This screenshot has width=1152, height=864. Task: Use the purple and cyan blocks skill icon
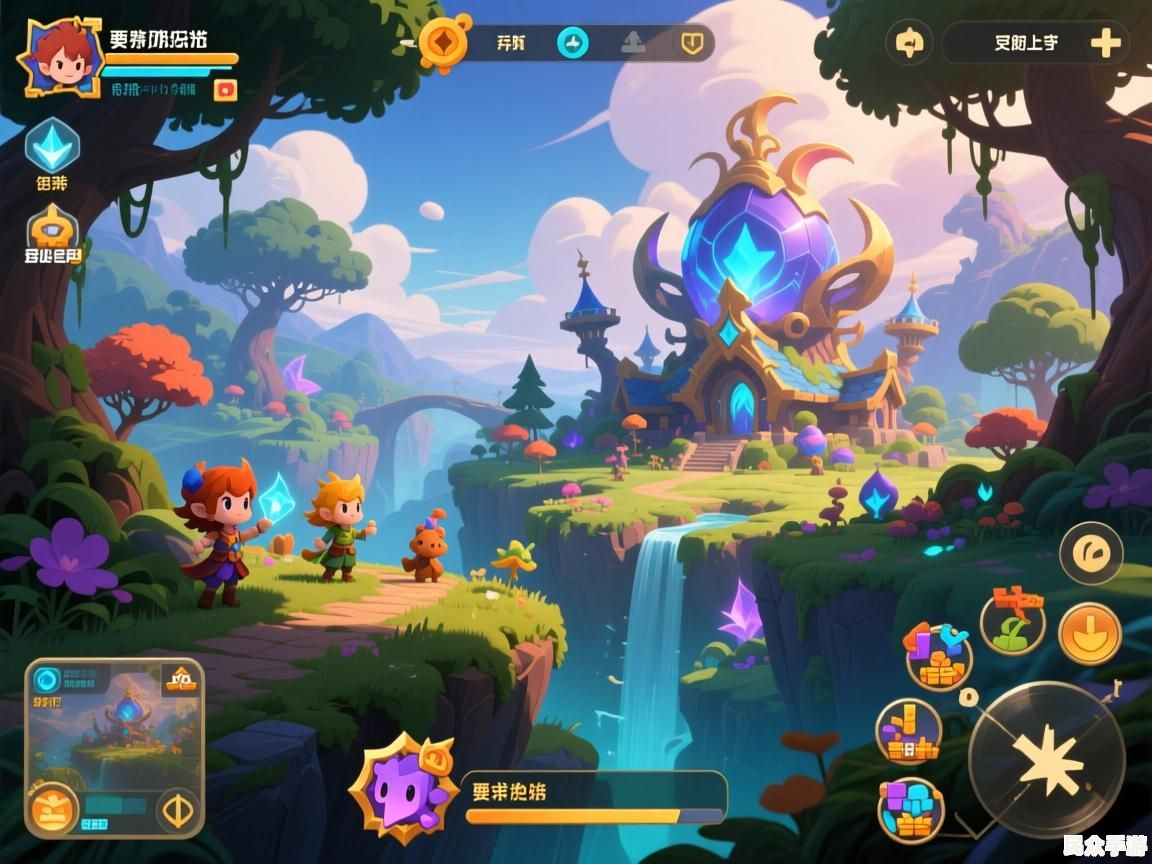point(911,809)
